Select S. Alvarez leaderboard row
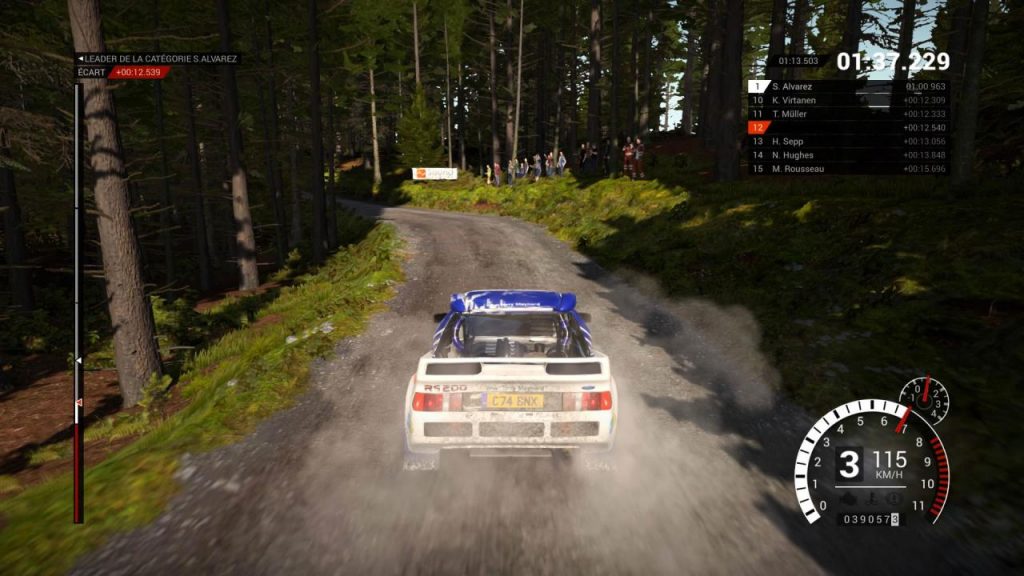1024x576 pixels. (x=848, y=87)
